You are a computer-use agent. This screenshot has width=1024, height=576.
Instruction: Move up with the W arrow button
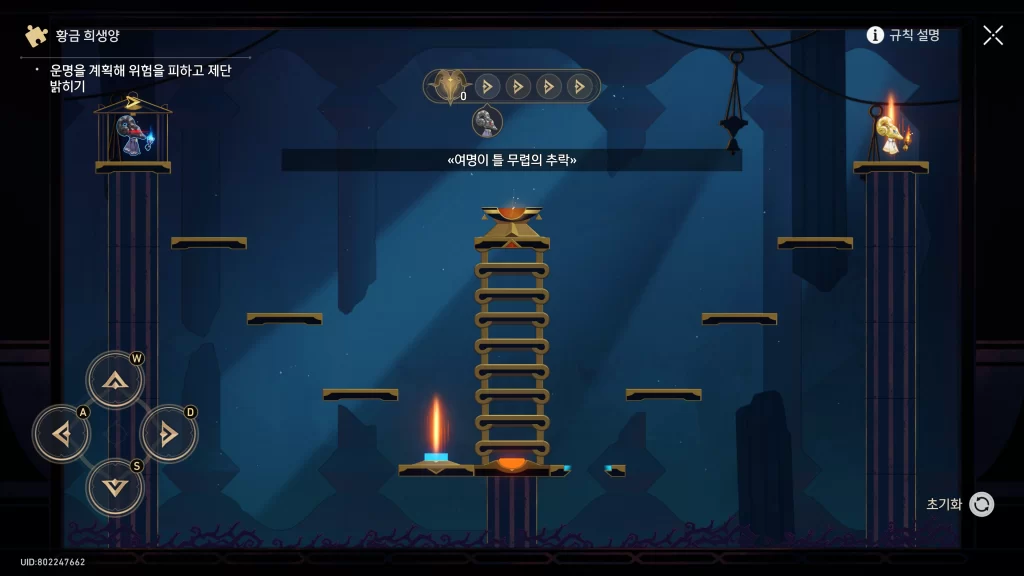point(115,380)
